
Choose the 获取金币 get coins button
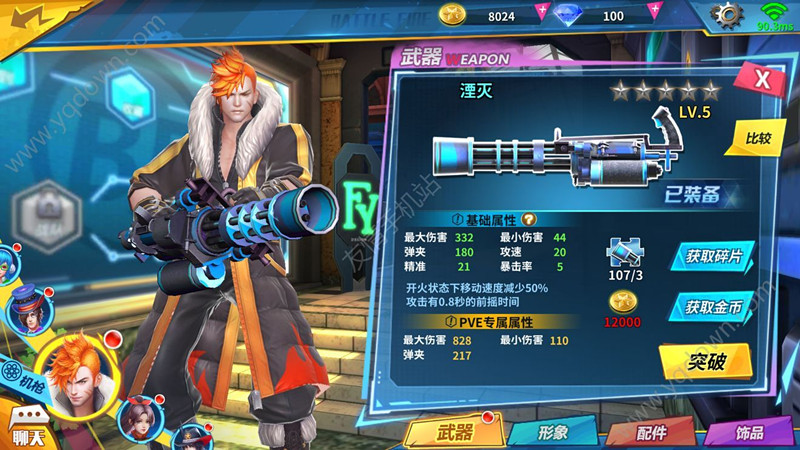pyautogui.click(x=714, y=307)
